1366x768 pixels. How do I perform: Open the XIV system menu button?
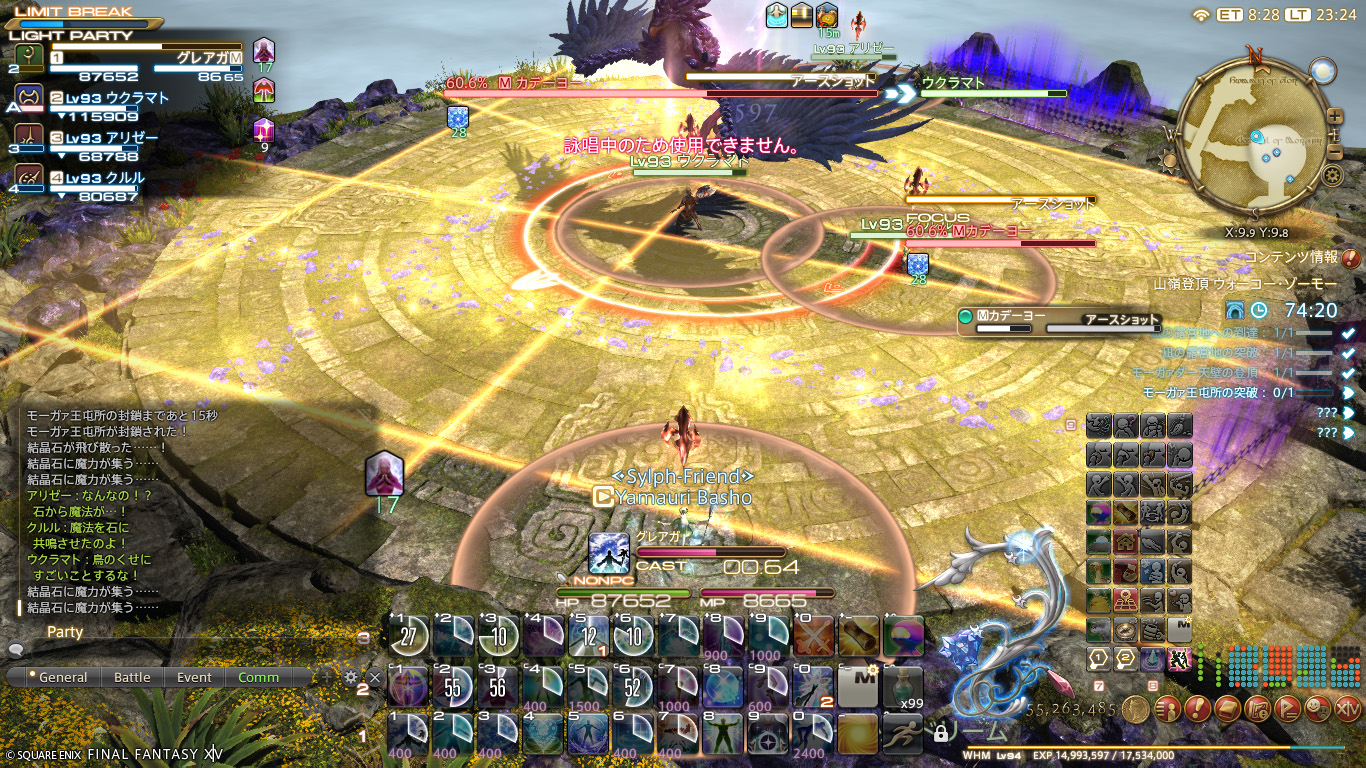(1348, 709)
